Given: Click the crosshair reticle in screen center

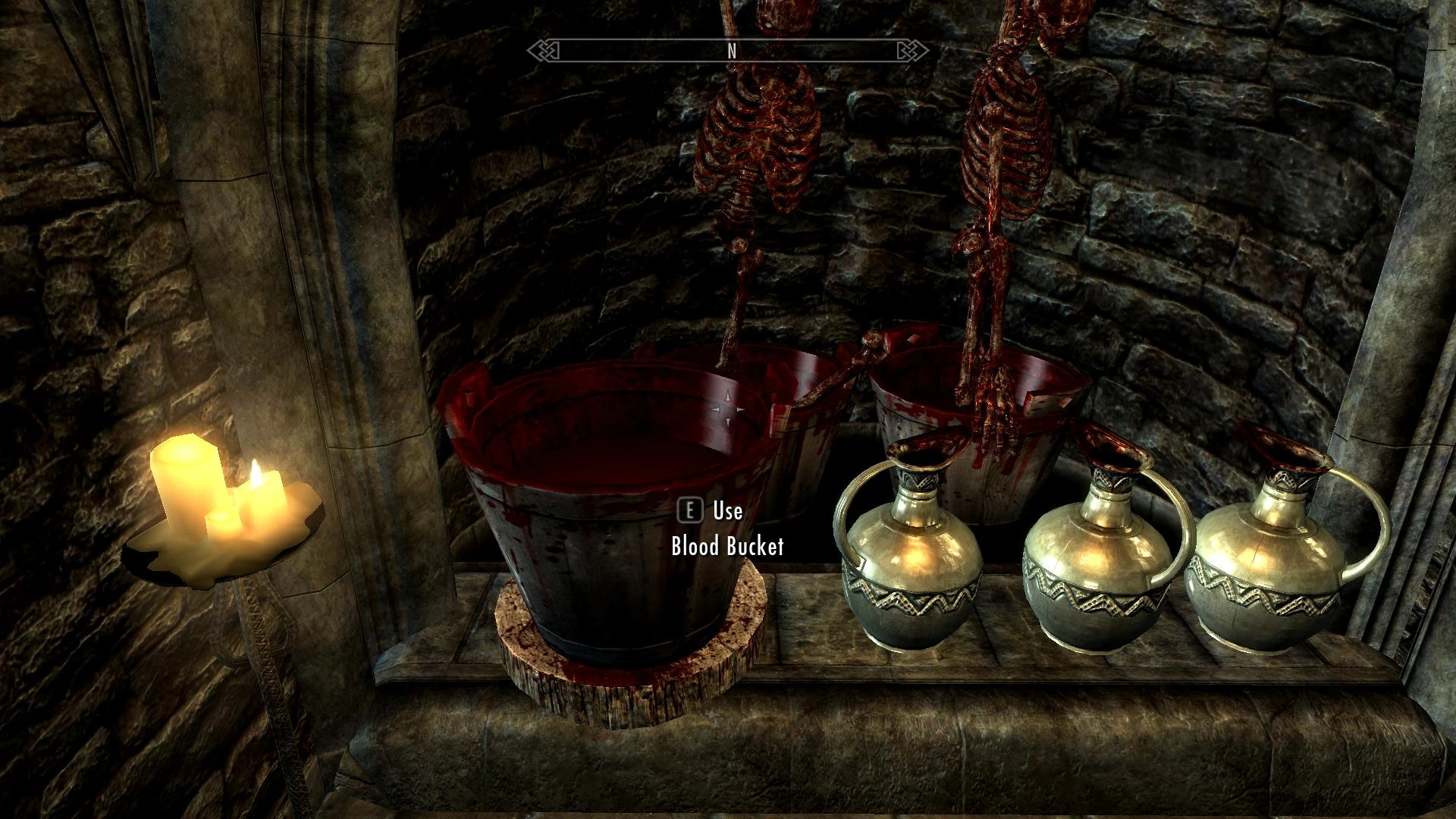Looking at the screenshot, I should pos(728,409).
